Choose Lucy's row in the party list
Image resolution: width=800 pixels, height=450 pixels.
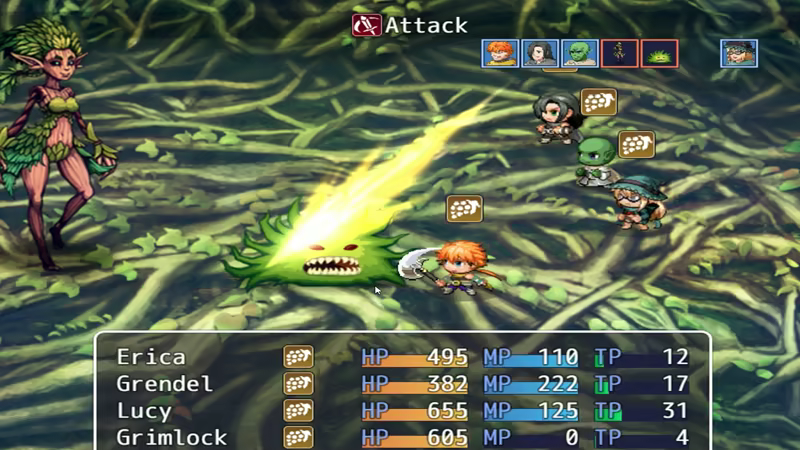400,411
